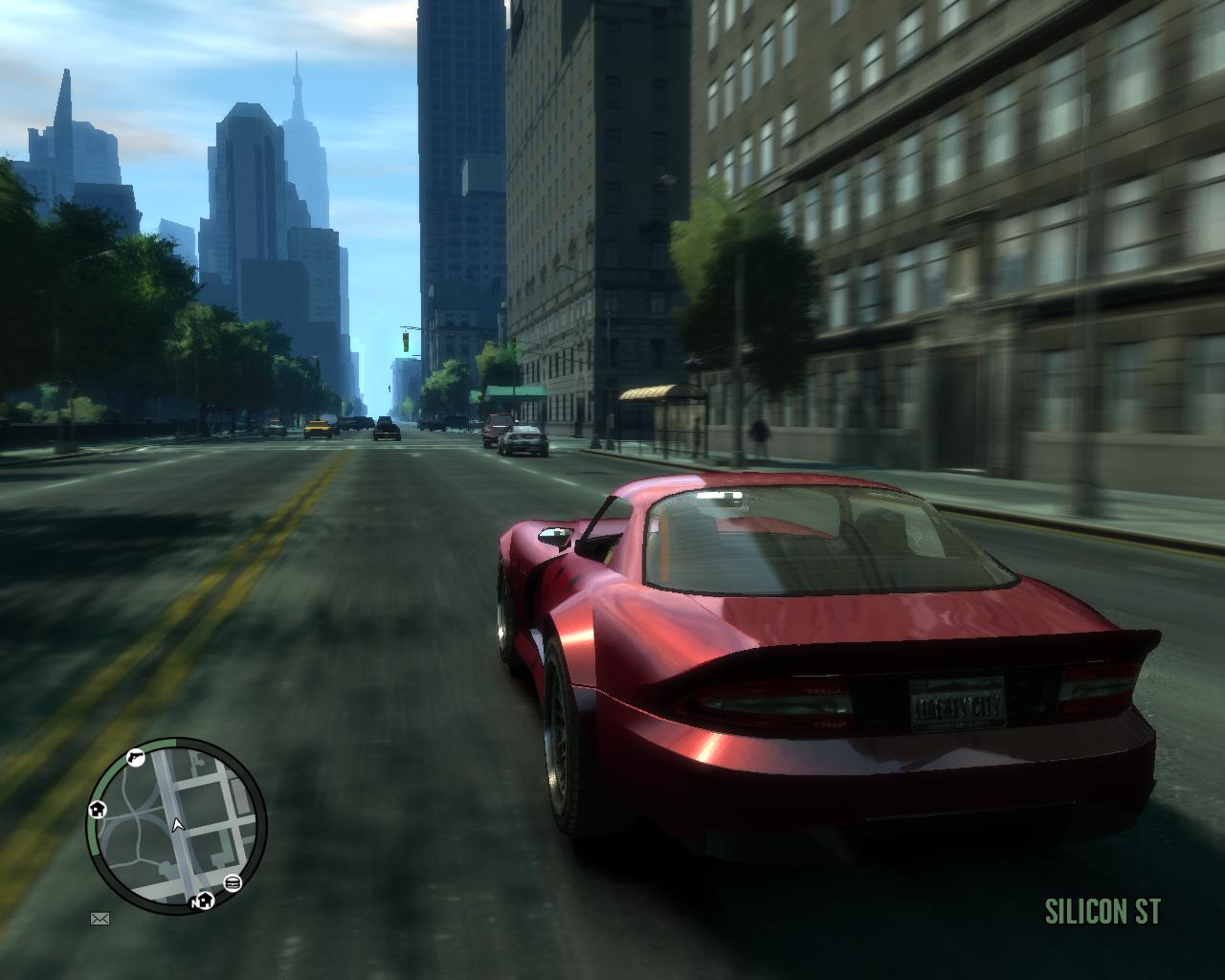1225x980 pixels.
Task: Select the burger food vendor blip
Action: pyautogui.click(x=233, y=882)
